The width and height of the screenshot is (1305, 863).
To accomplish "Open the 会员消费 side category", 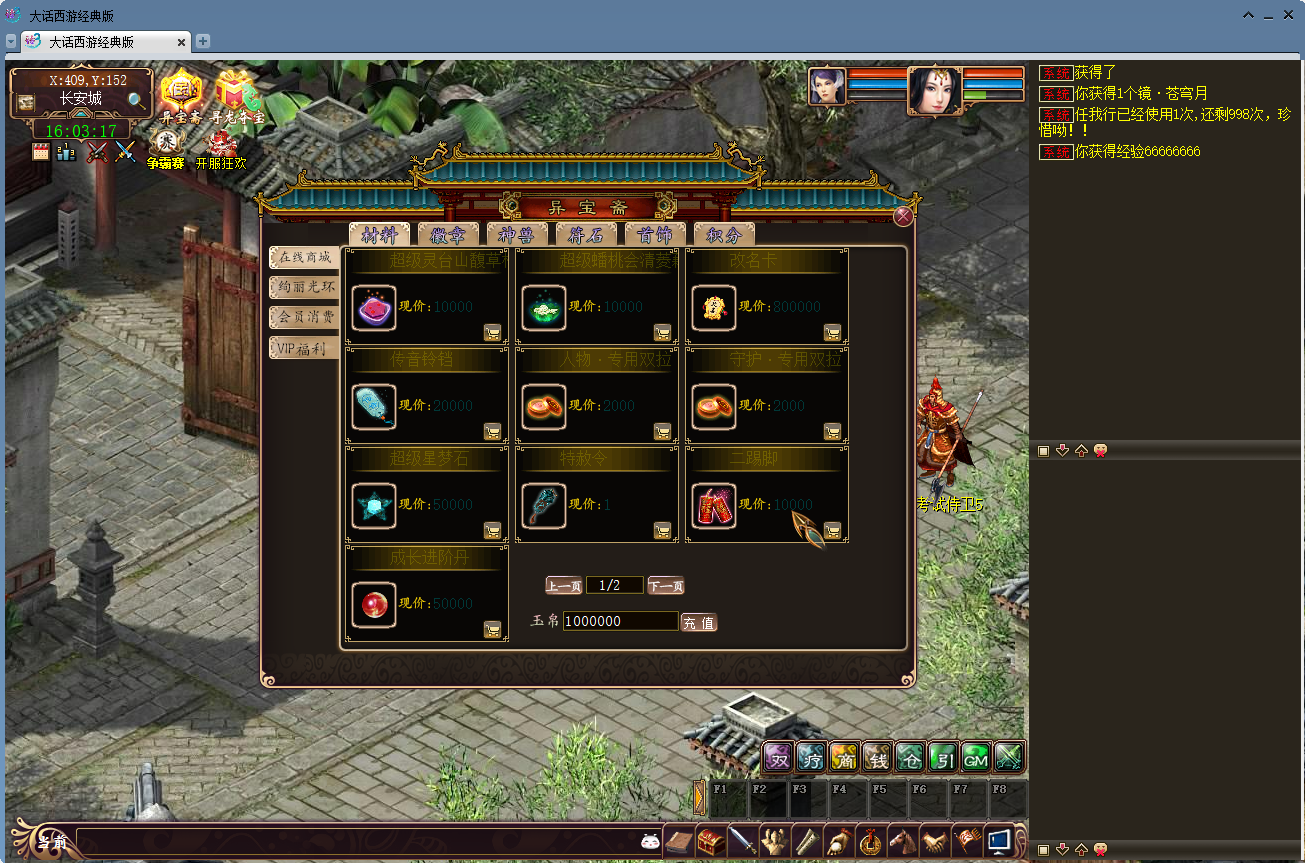I will 304,317.
